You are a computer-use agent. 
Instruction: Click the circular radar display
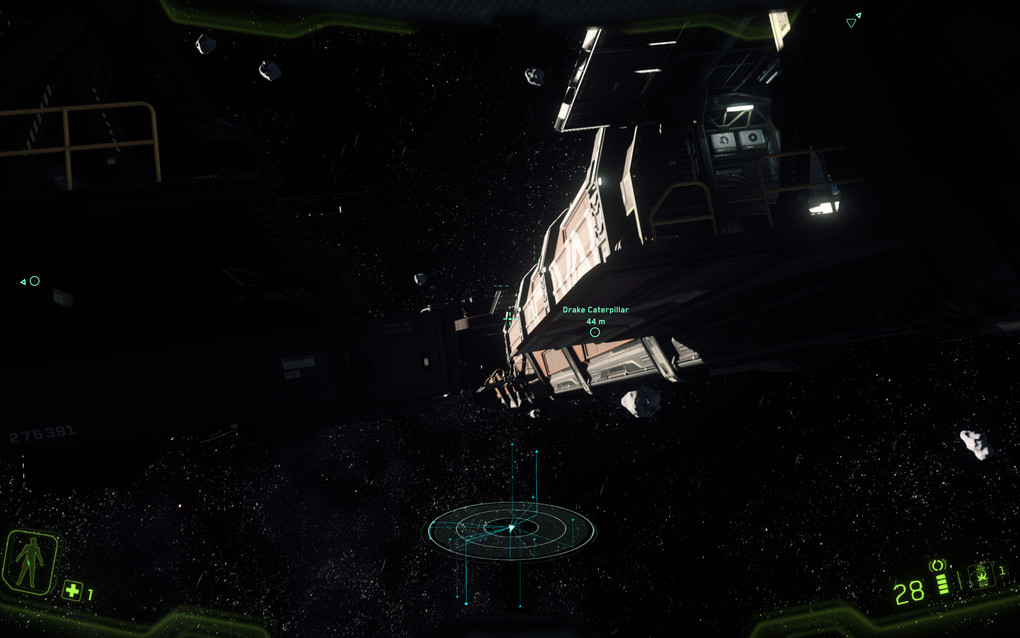511,529
